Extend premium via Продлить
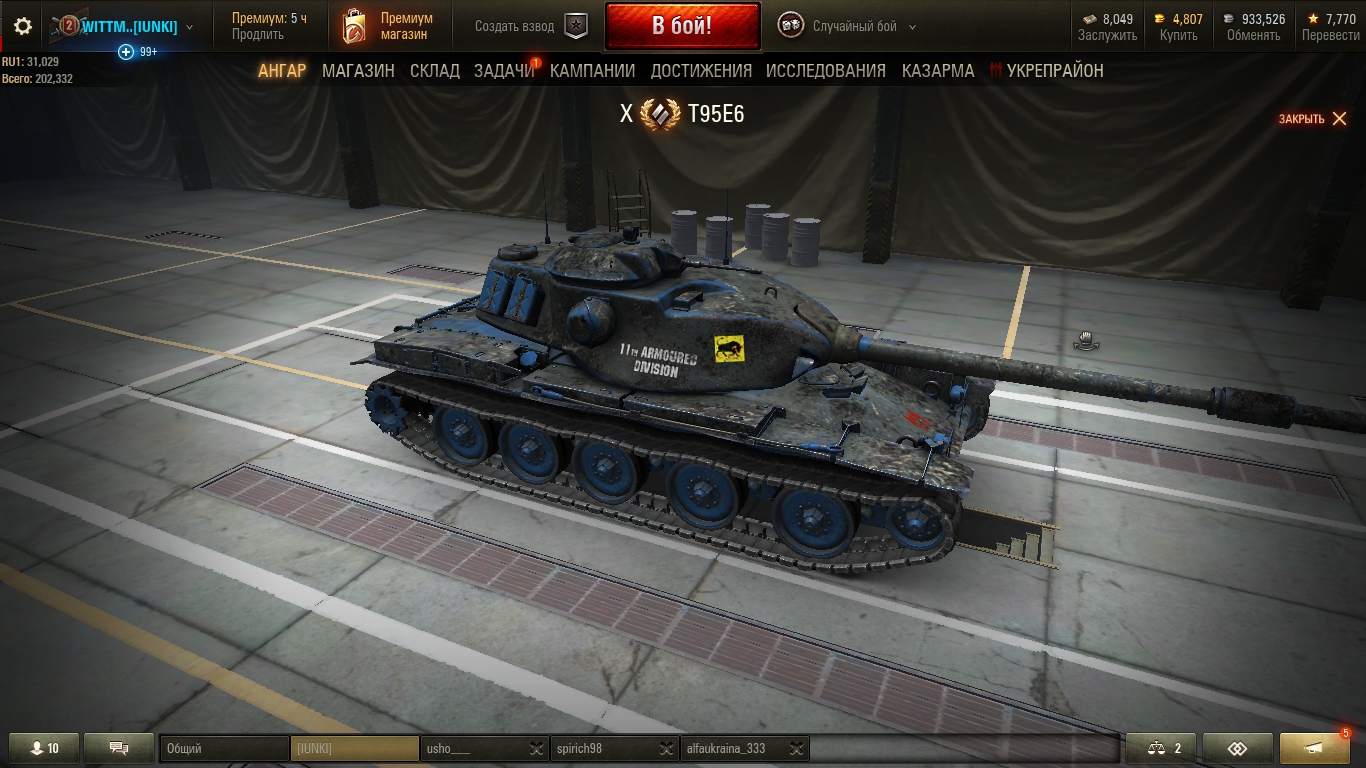 tap(257, 35)
